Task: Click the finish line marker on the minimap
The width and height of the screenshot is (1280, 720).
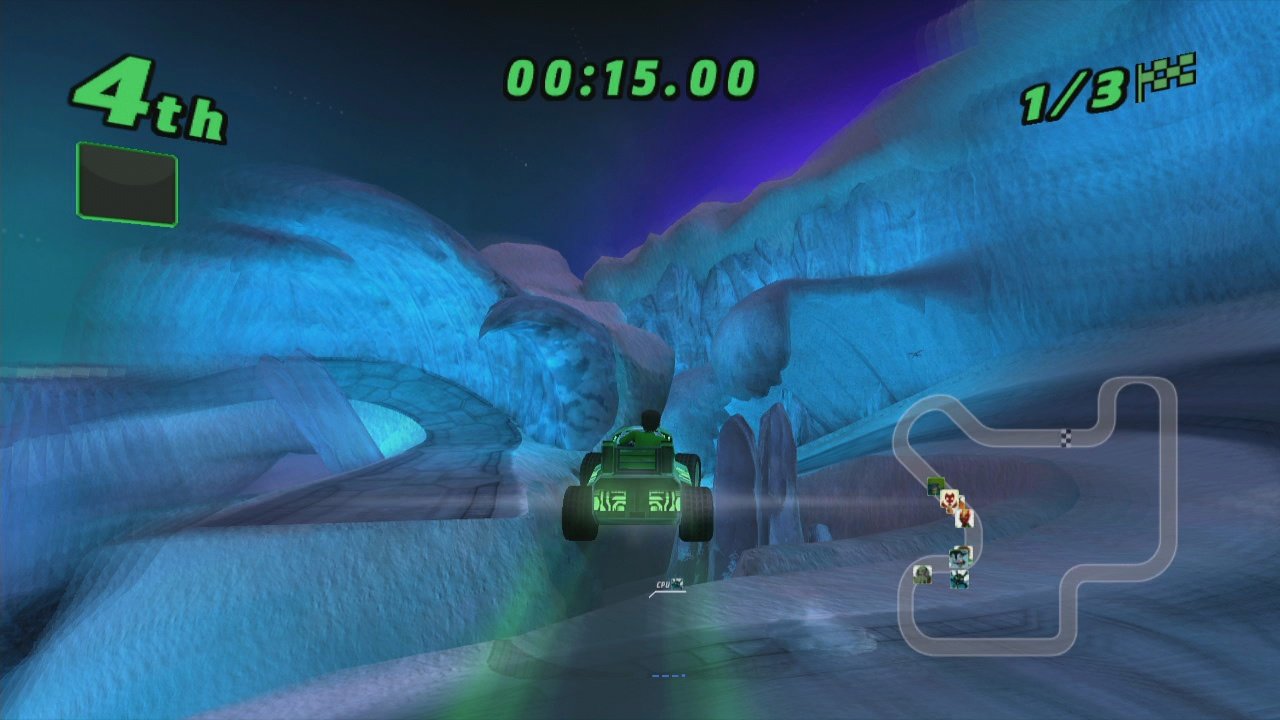Action: [x=1066, y=437]
